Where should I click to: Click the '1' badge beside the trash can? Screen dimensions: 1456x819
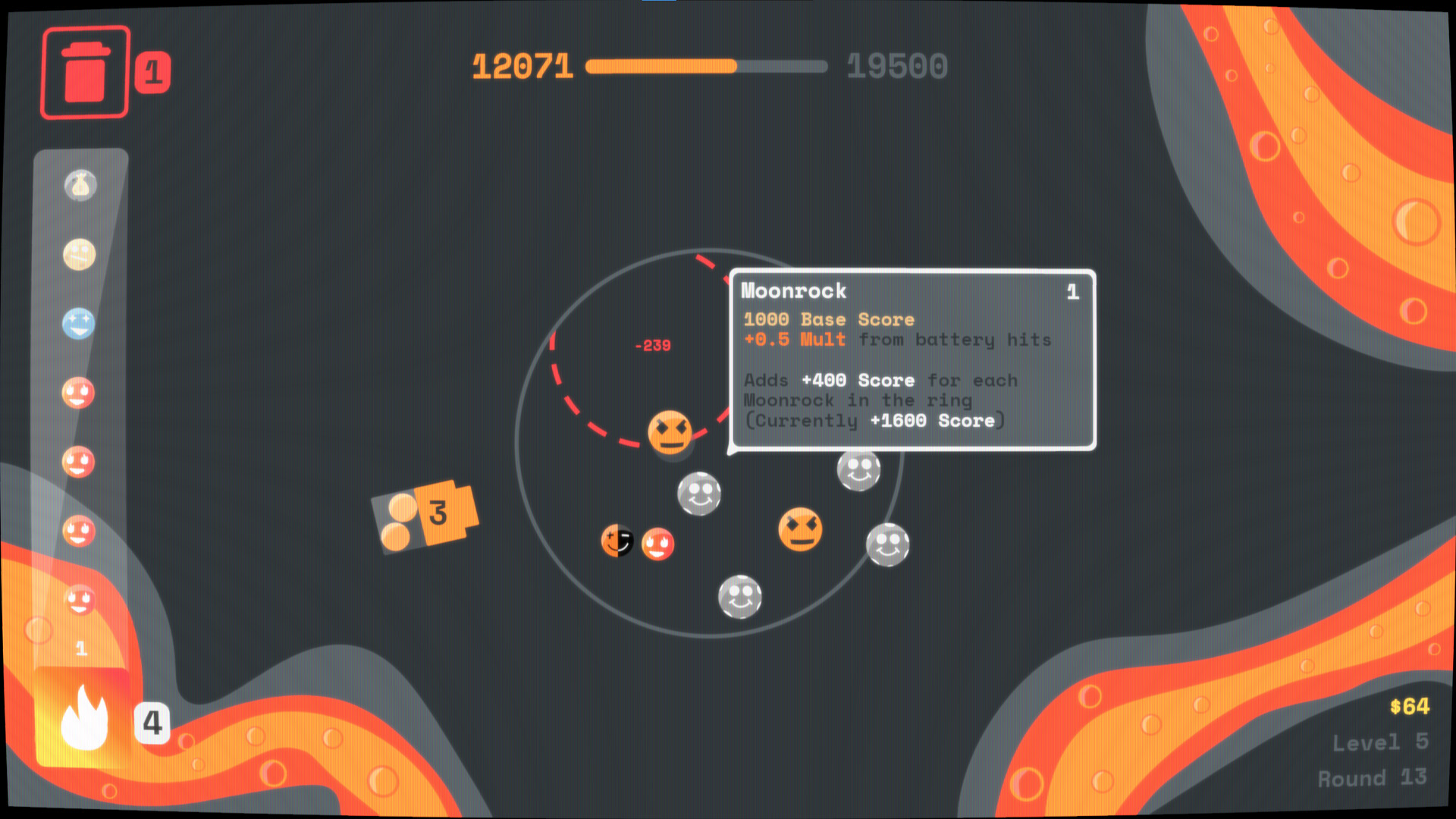[154, 71]
